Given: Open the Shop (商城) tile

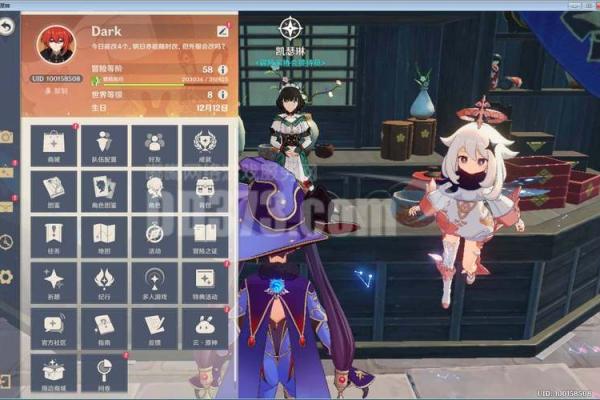Looking at the screenshot, I should 54,146.
